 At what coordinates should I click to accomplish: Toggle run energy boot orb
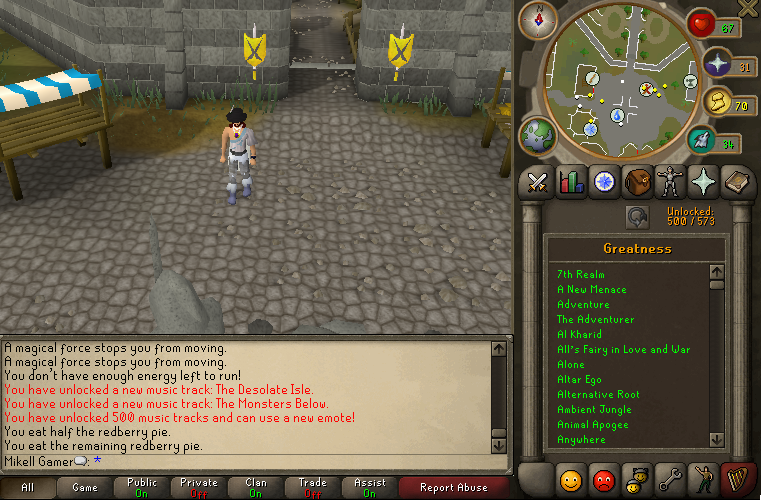716,106
